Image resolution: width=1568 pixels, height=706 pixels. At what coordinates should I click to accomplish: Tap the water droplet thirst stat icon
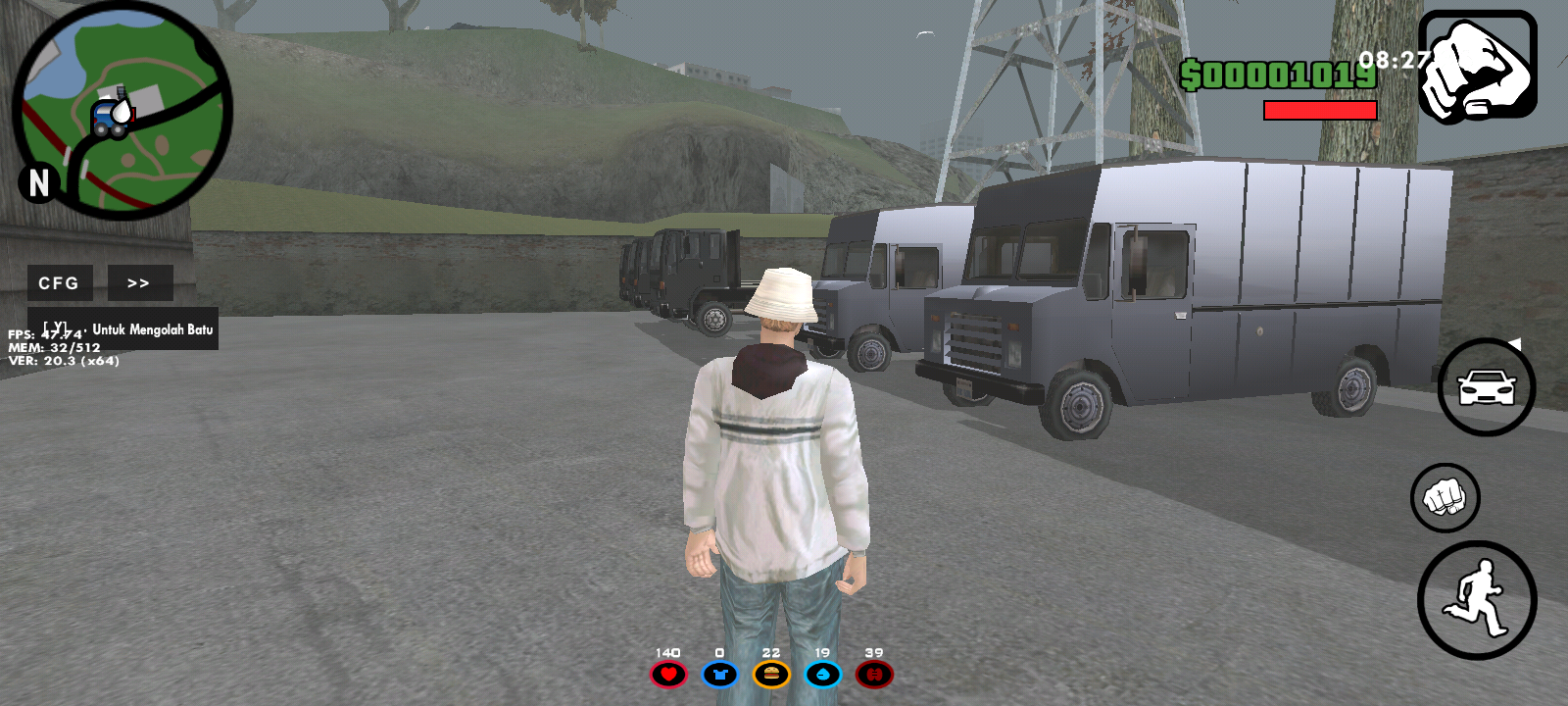[x=824, y=675]
